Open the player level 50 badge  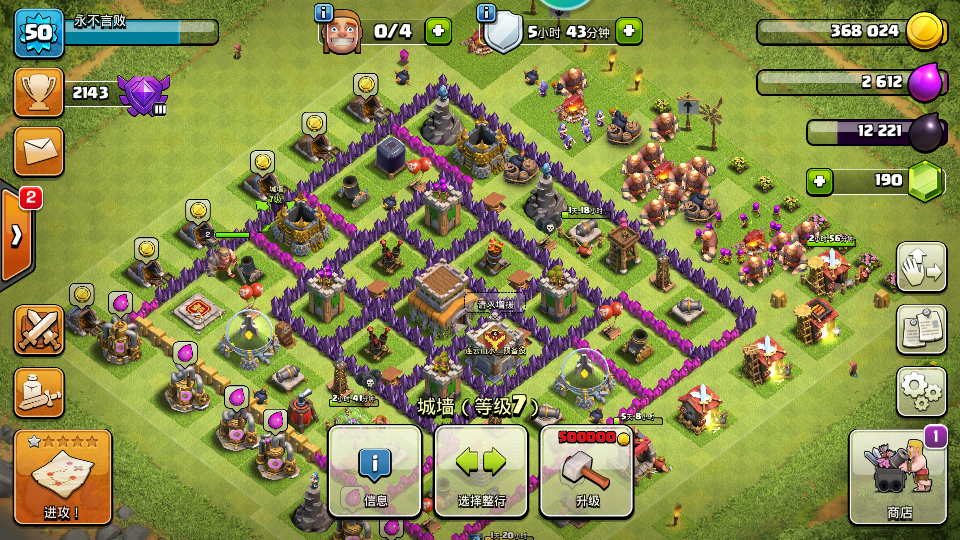[38, 33]
